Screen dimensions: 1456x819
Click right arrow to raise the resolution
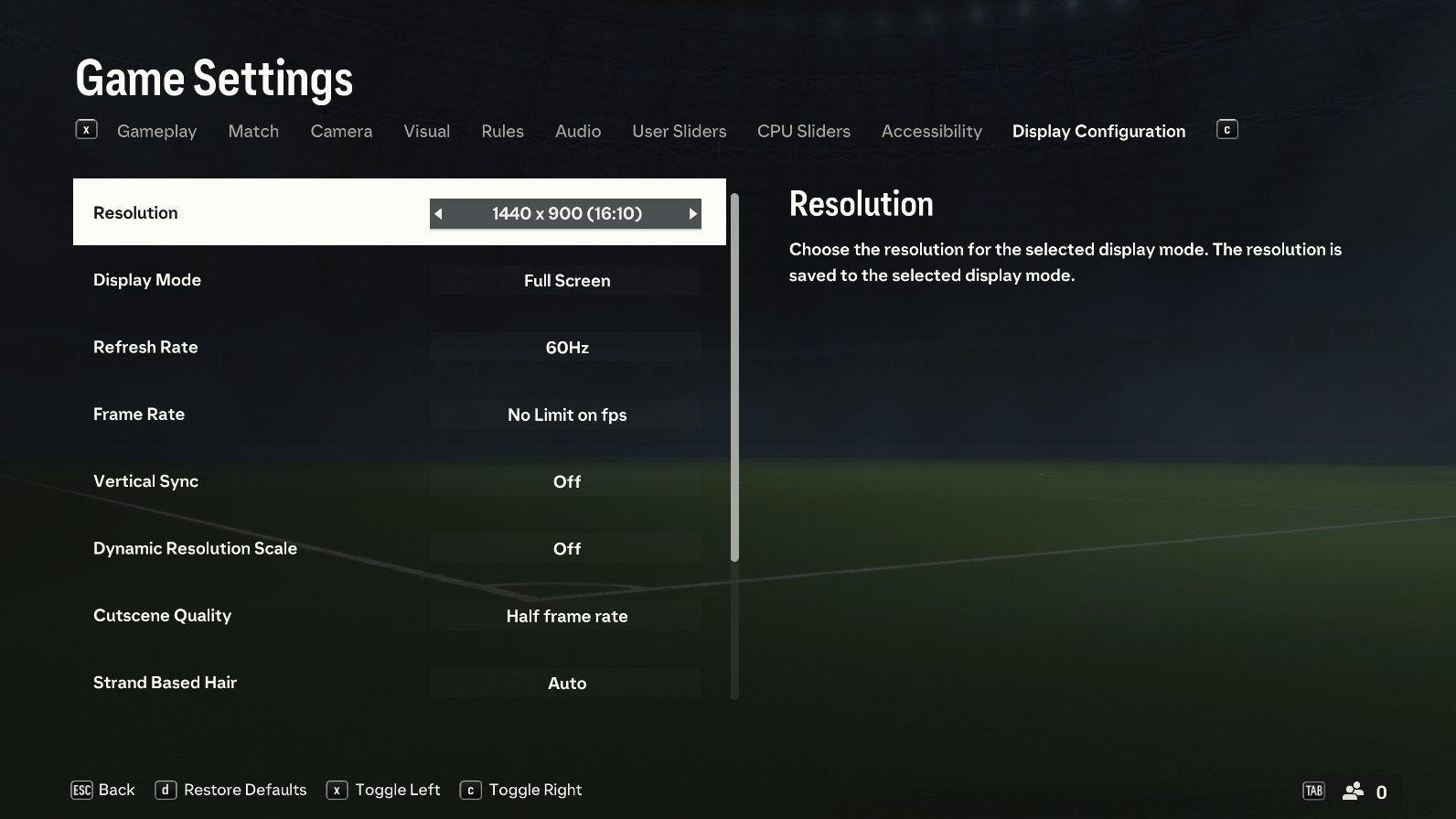[693, 213]
